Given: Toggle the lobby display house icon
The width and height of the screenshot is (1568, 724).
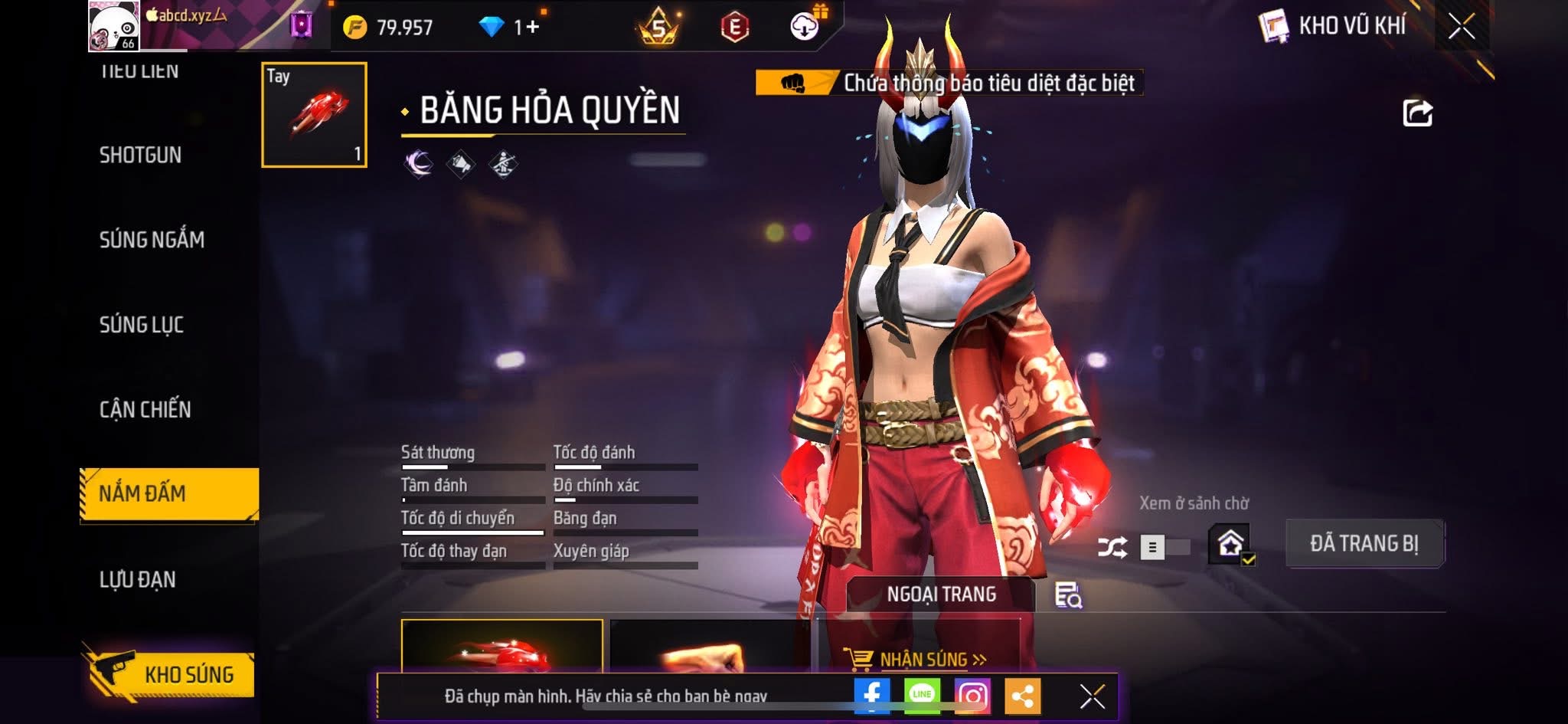Looking at the screenshot, I should [1230, 544].
